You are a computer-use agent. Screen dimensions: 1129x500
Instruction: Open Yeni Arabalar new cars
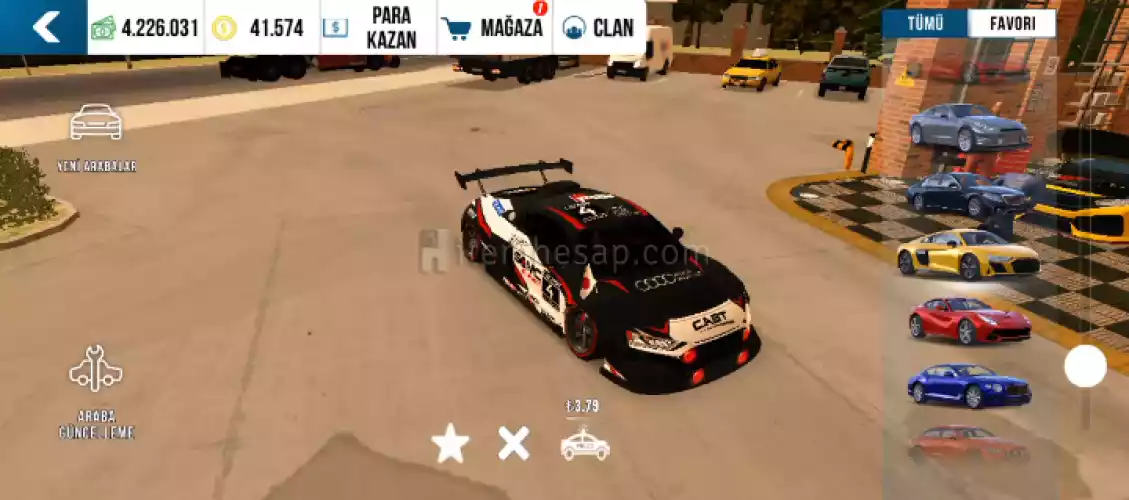point(96,136)
